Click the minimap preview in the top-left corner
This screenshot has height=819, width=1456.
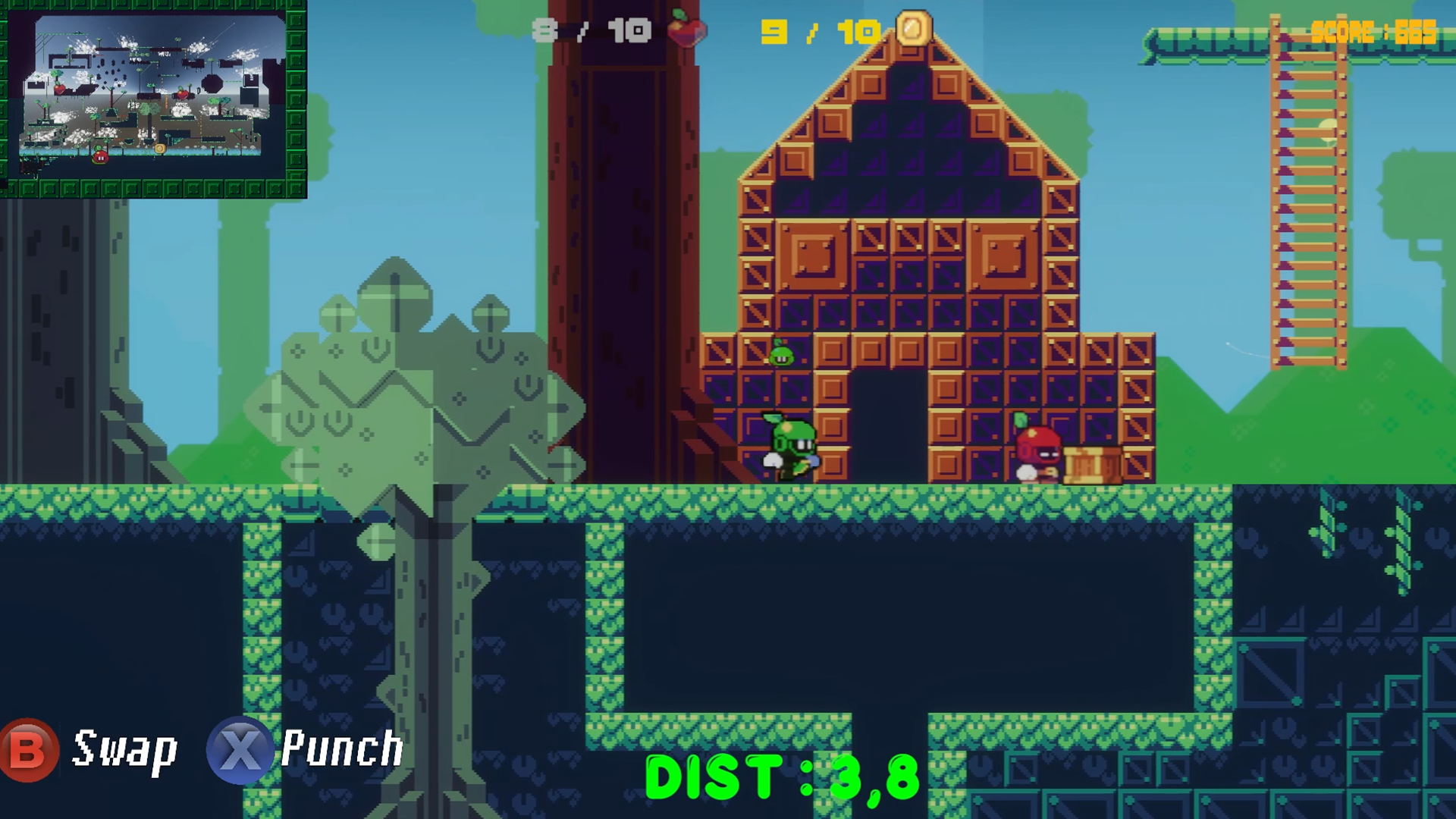155,102
